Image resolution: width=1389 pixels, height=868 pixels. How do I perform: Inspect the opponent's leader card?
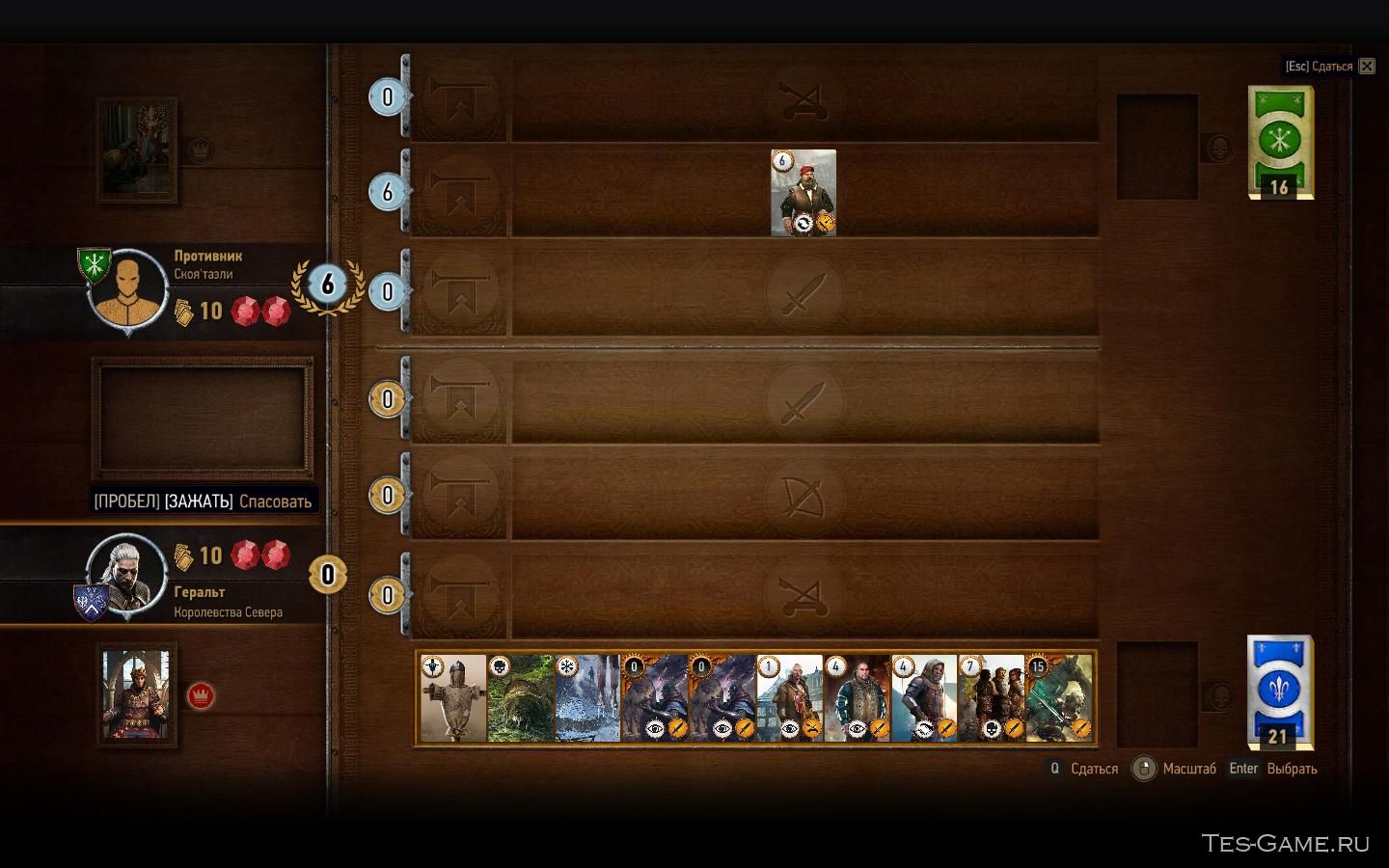(136, 150)
